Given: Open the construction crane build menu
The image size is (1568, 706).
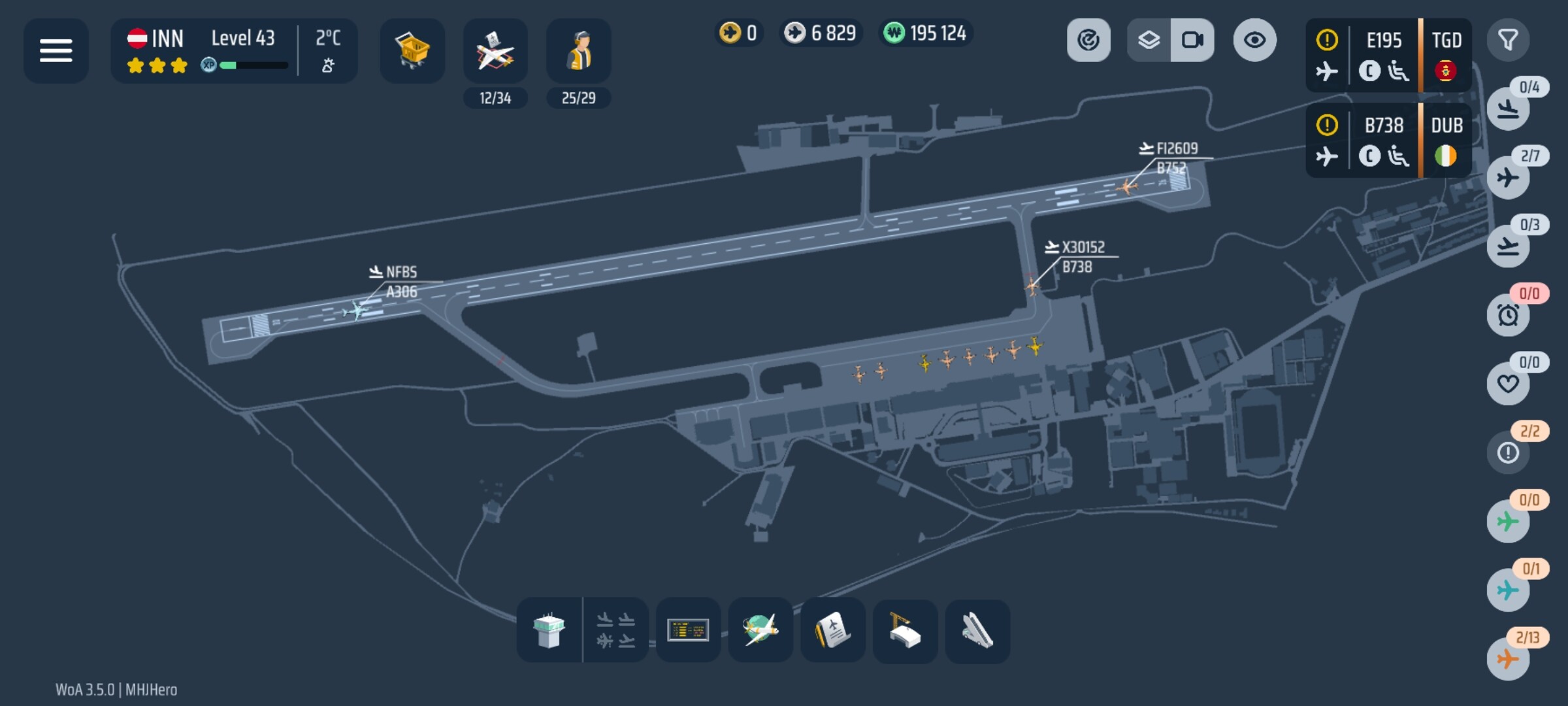Looking at the screenshot, I should (x=905, y=630).
